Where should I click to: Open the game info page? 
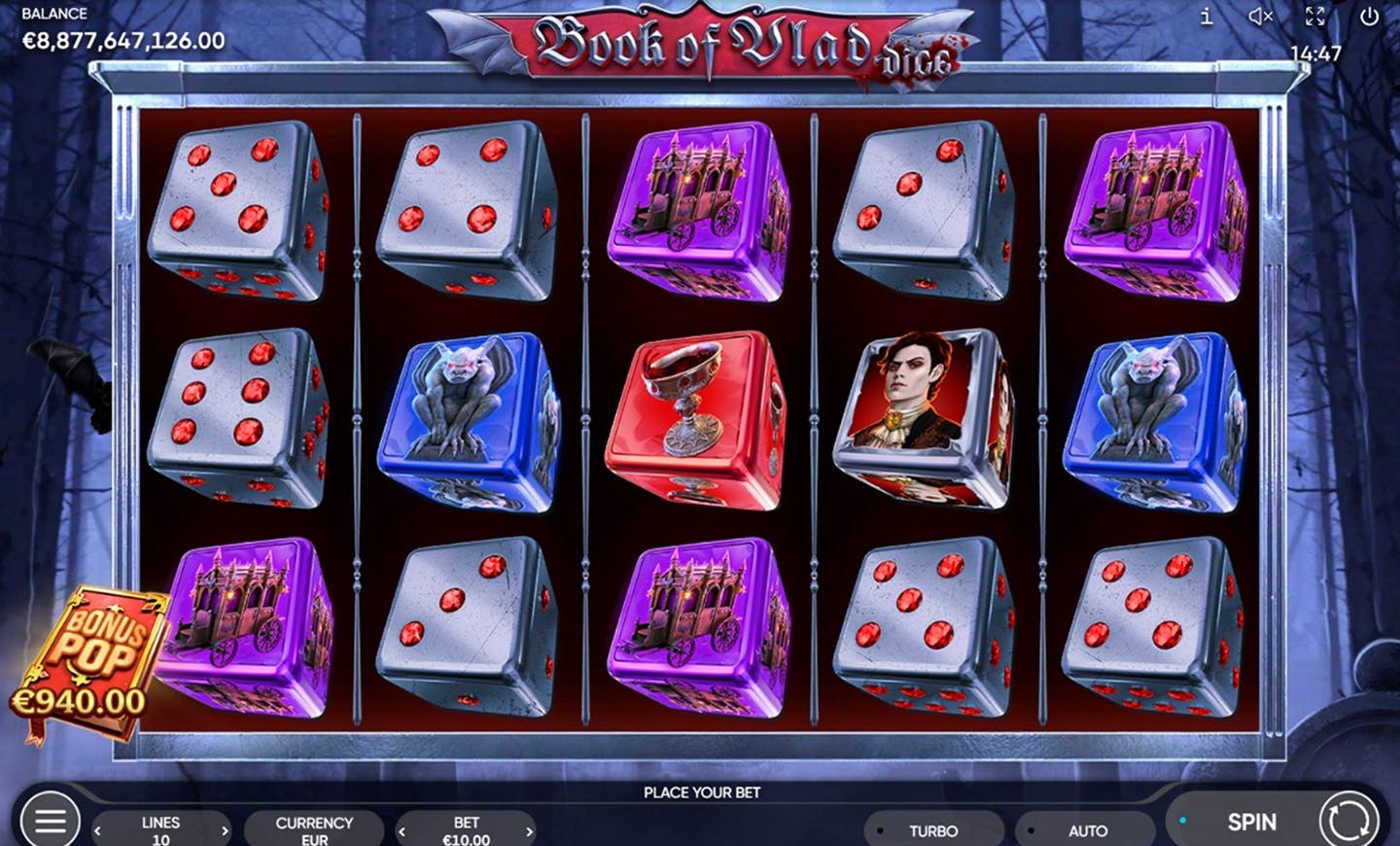coord(1207,17)
